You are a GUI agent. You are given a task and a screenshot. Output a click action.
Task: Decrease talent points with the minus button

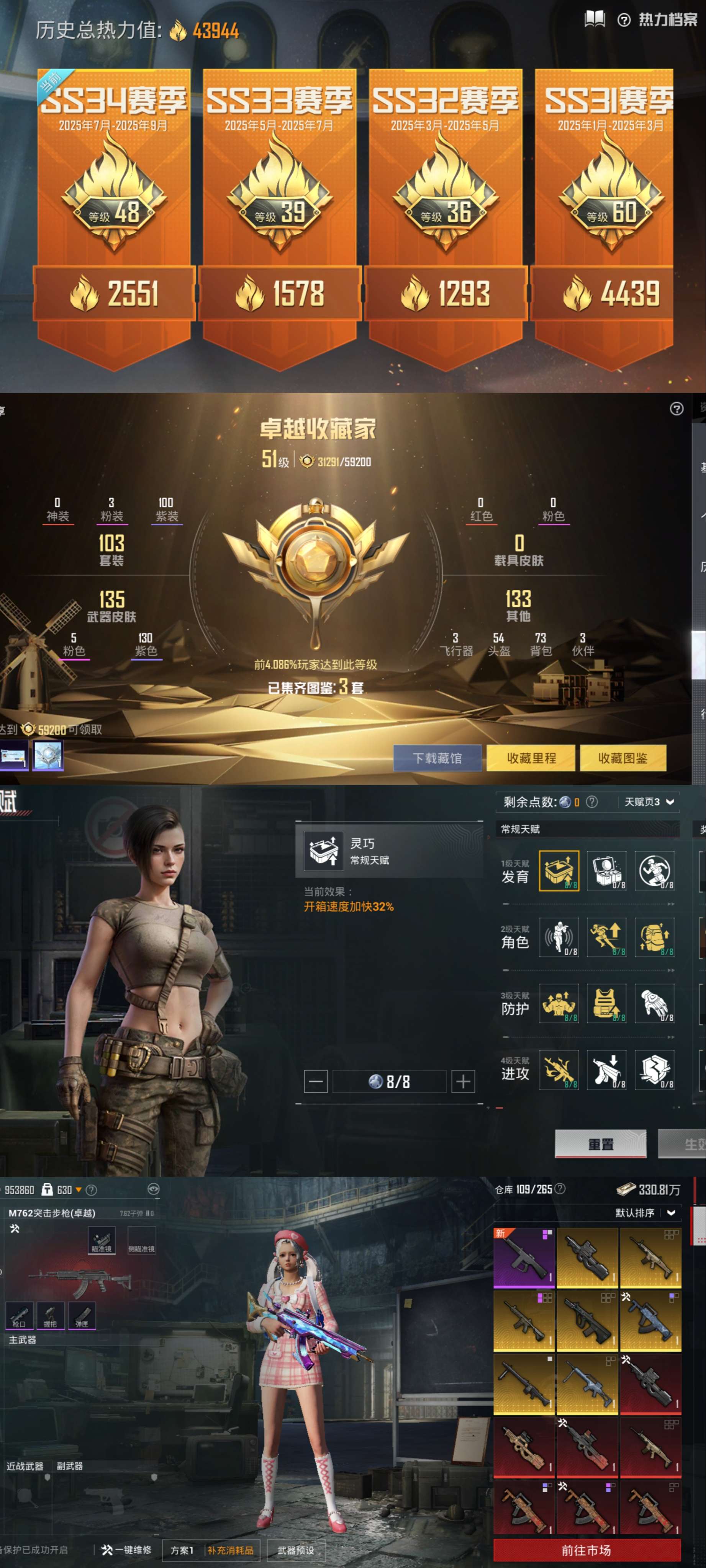(x=316, y=1082)
